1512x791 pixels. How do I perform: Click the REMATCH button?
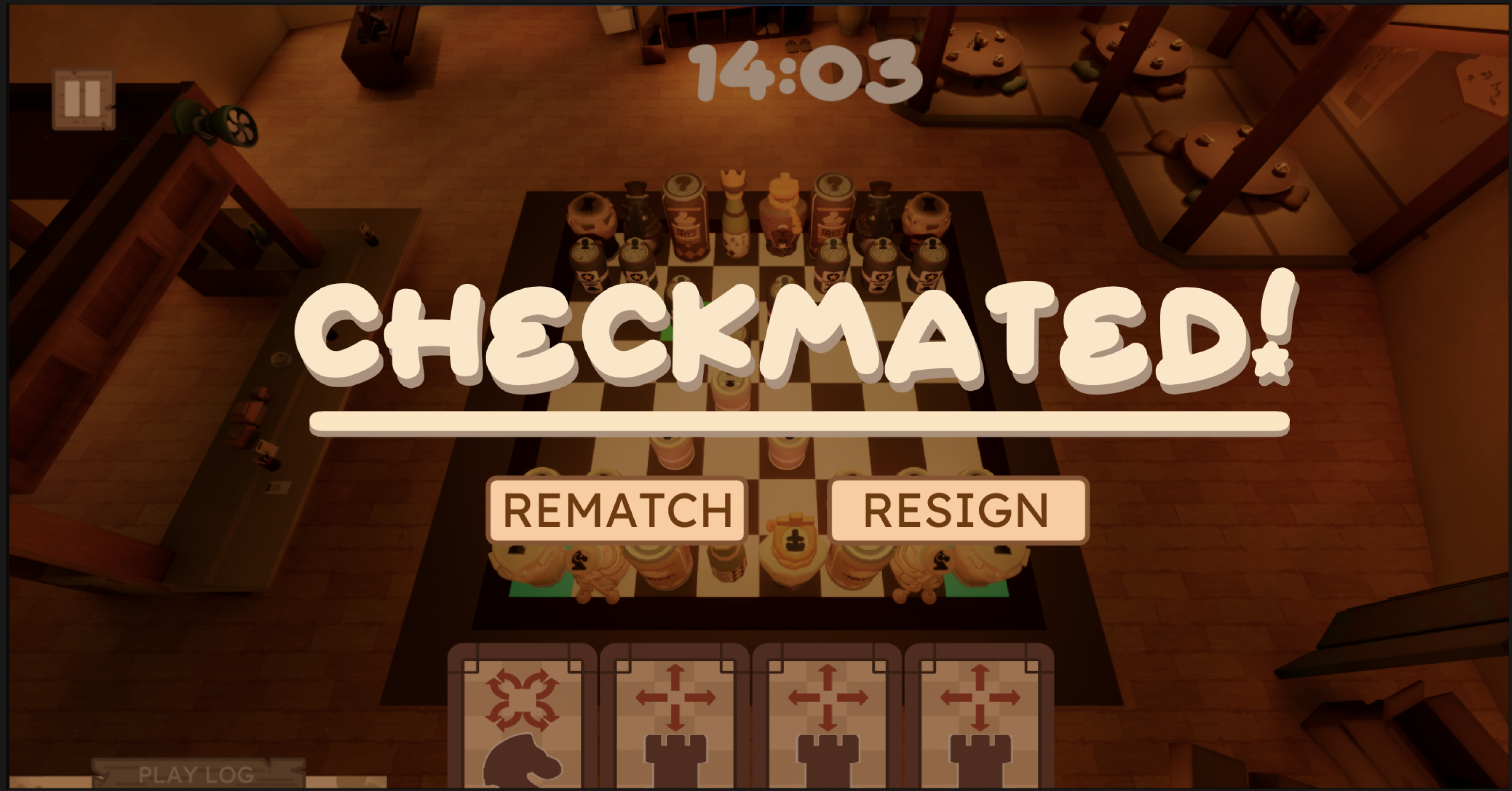pyautogui.click(x=617, y=511)
